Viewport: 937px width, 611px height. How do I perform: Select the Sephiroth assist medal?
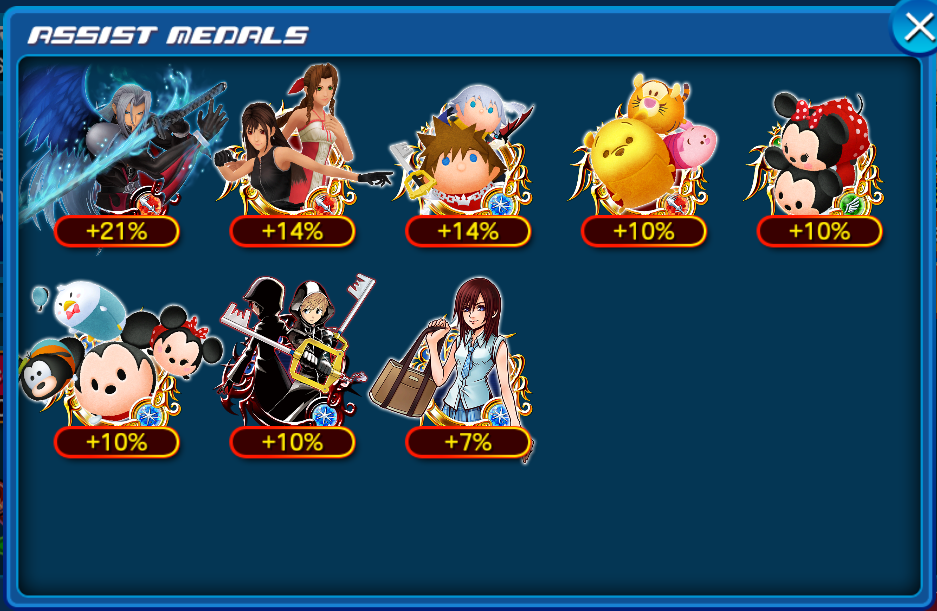tap(120, 150)
